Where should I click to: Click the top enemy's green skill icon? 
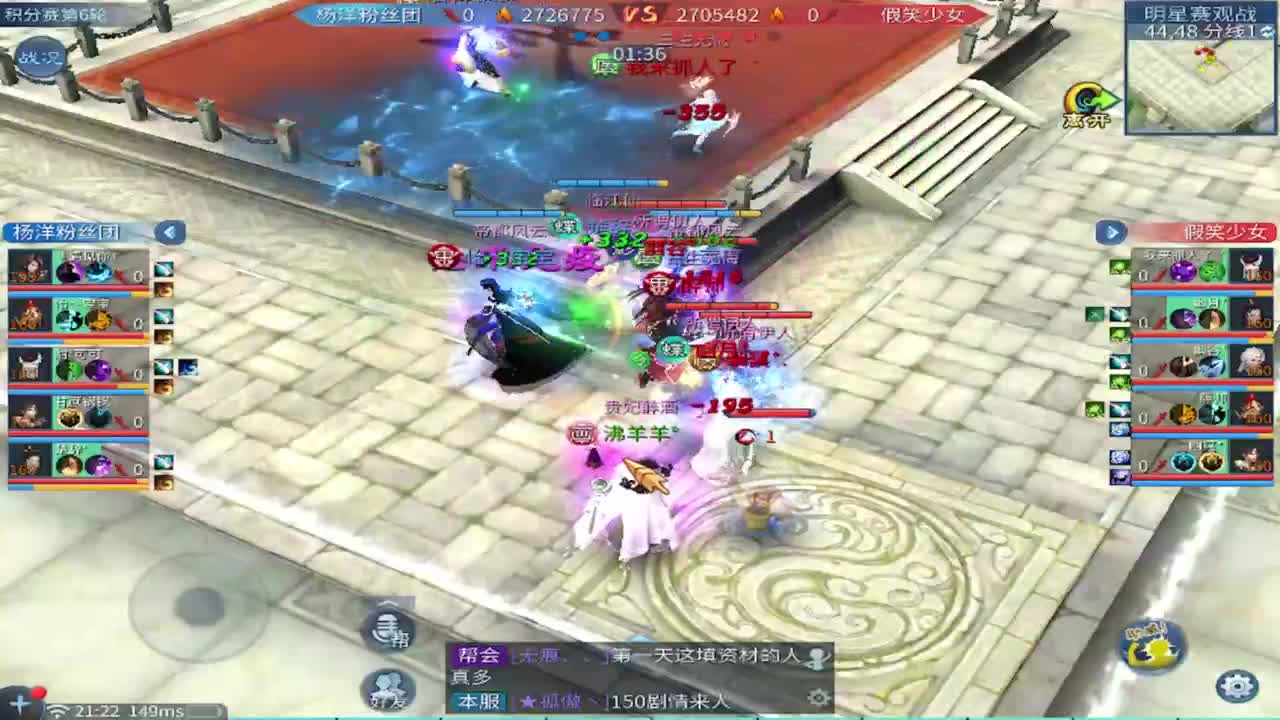pos(1212,270)
